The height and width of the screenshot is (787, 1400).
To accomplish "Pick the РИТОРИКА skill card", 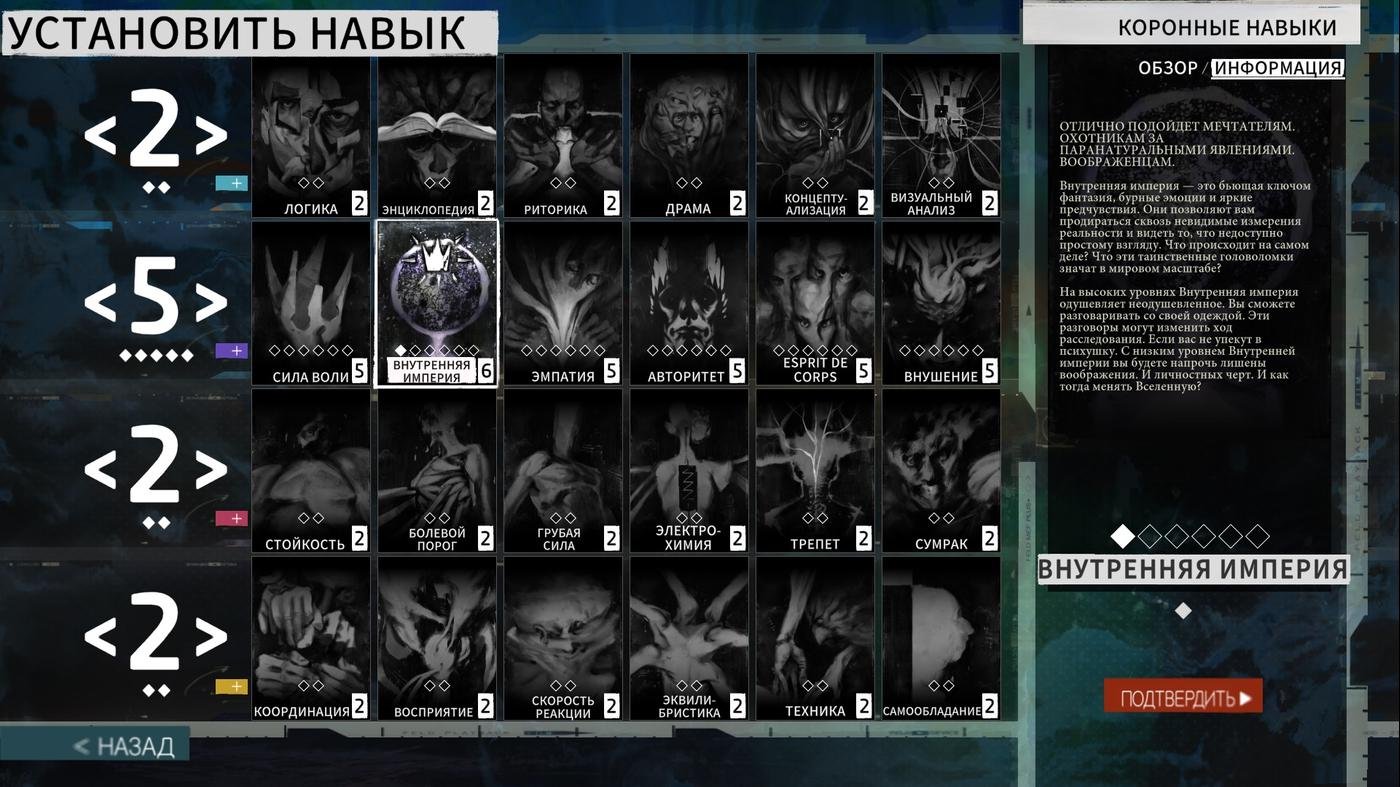I will (562, 135).
